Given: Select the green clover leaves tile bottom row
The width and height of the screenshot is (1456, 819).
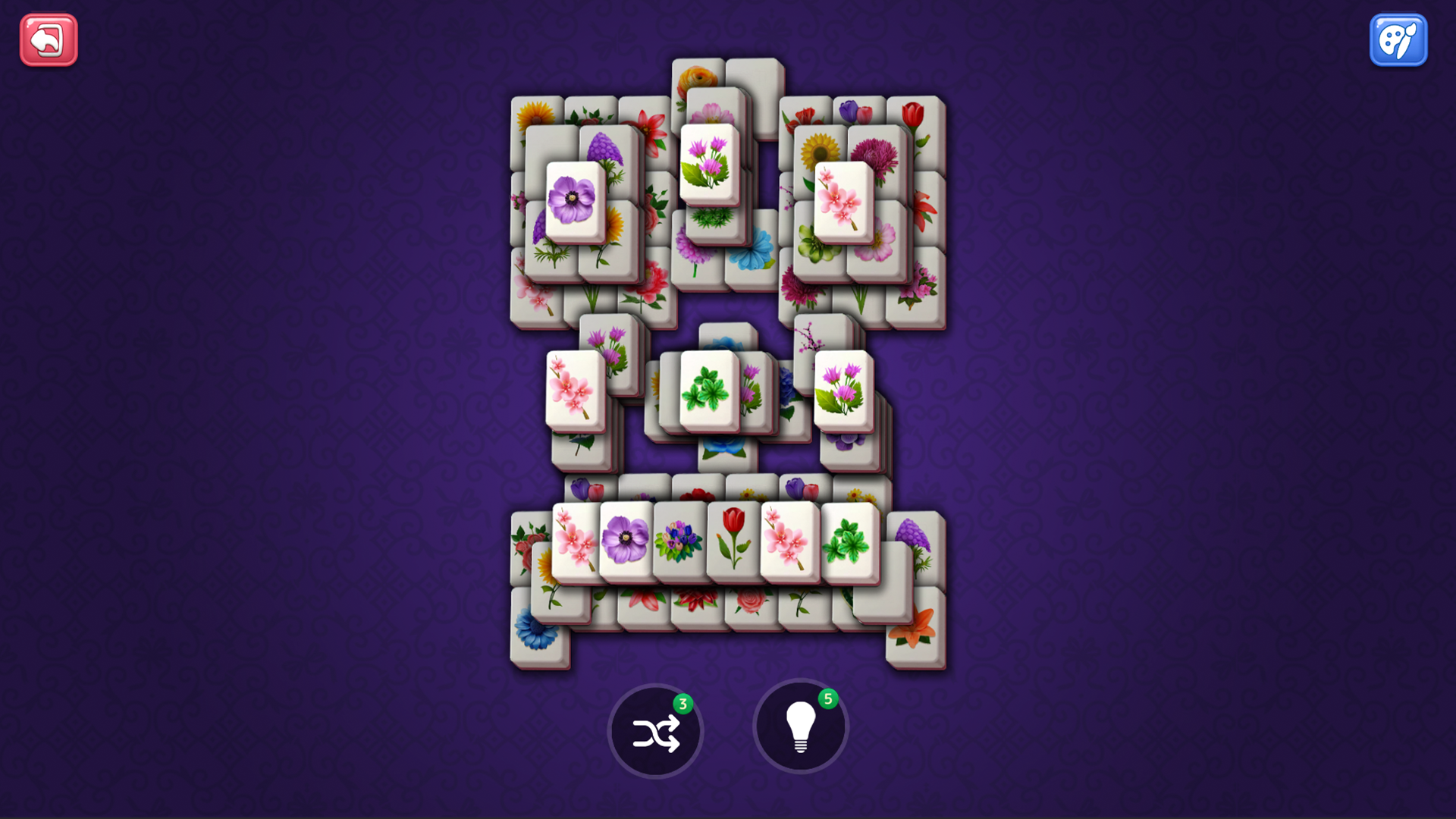Looking at the screenshot, I should (852, 540).
